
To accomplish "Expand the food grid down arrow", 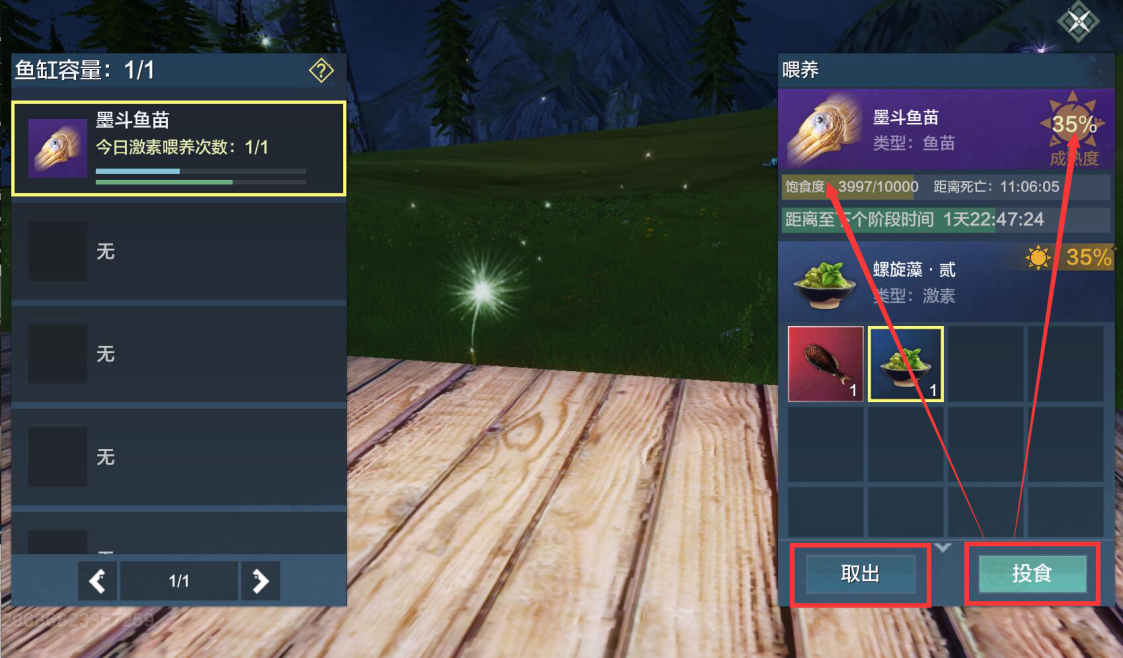I will click(x=943, y=546).
